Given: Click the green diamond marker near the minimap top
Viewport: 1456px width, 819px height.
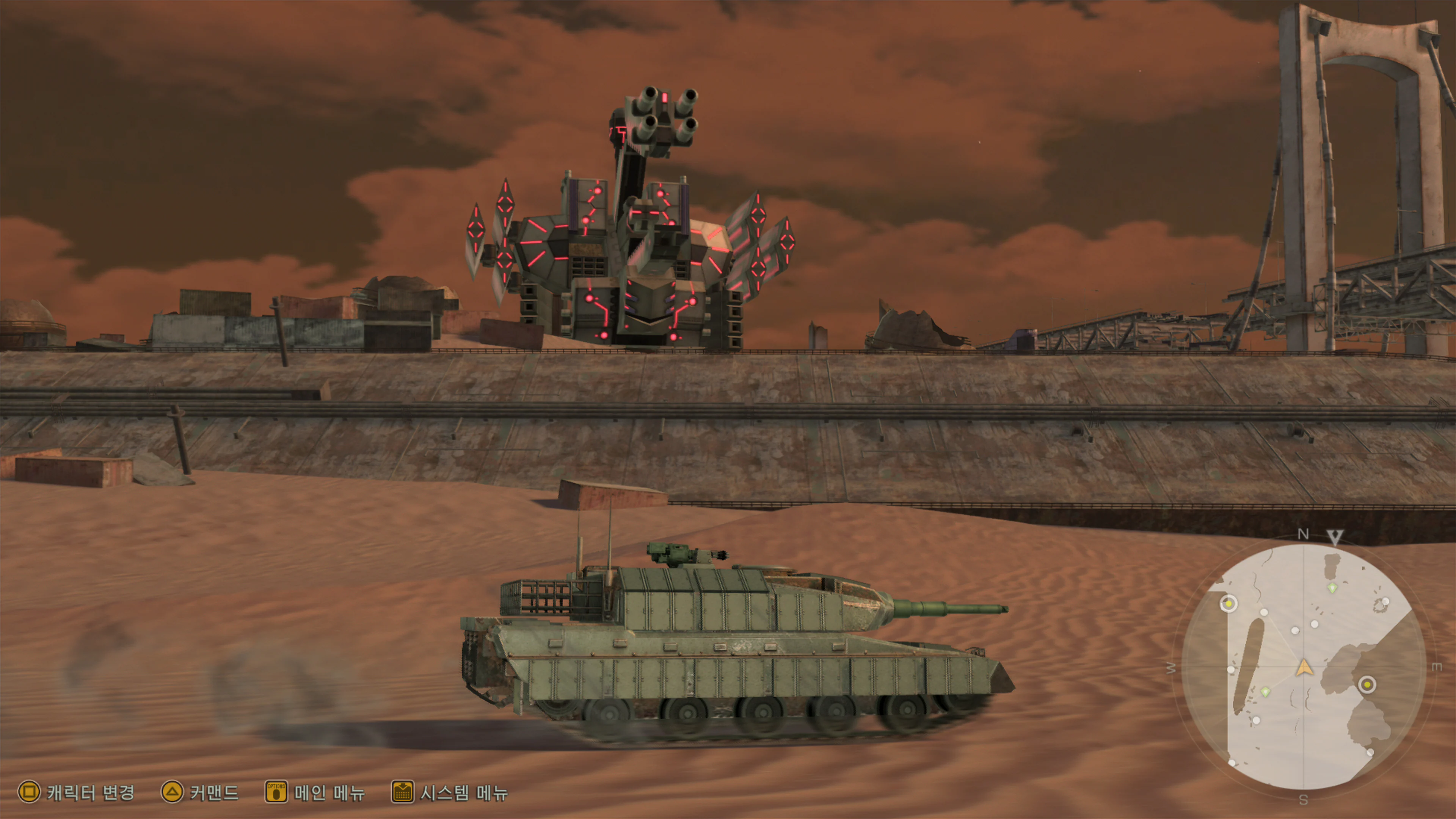Looking at the screenshot, I should click(x=1332, y=588).
